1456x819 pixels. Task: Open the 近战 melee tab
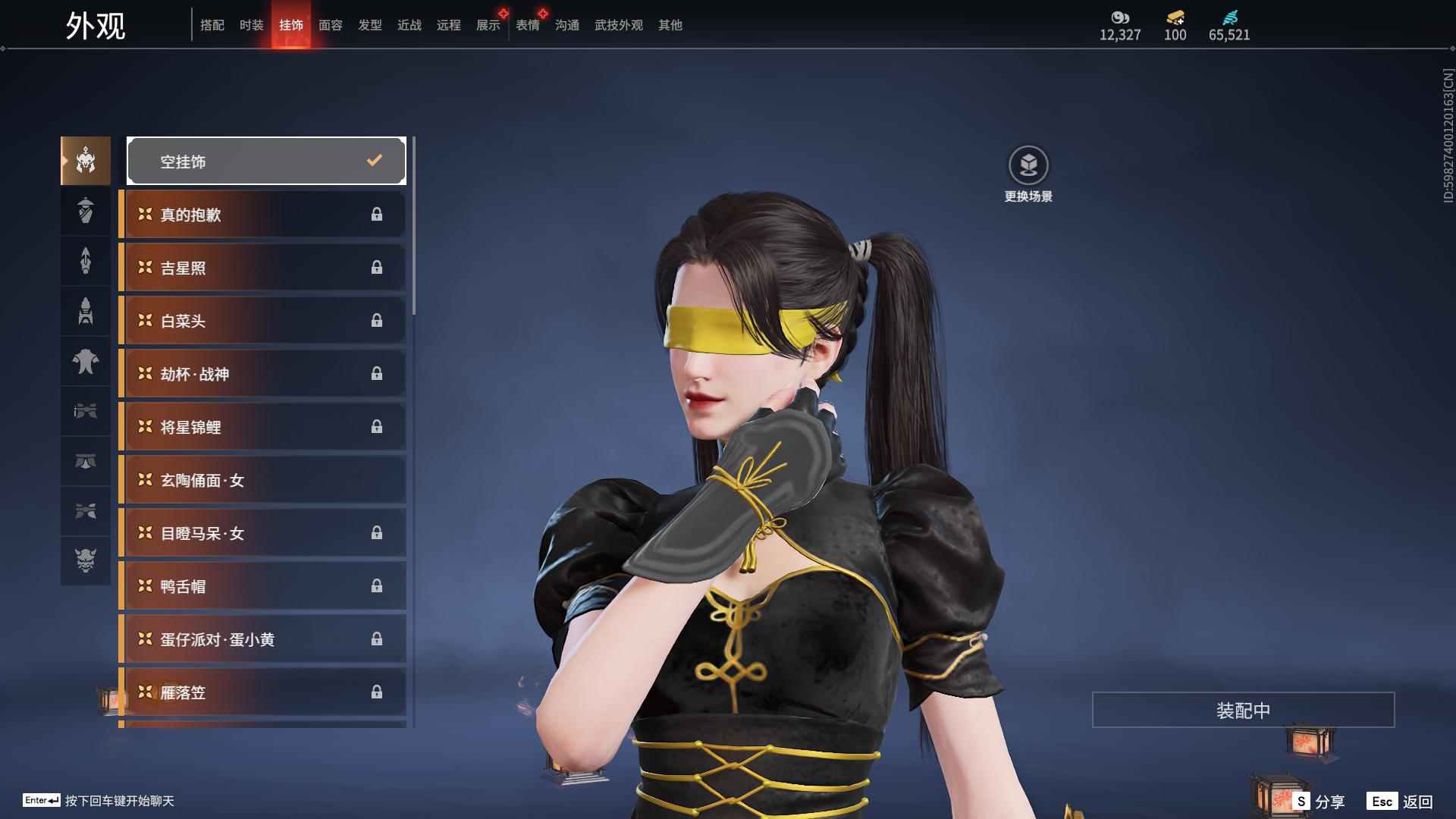click(x=409, y=25)
